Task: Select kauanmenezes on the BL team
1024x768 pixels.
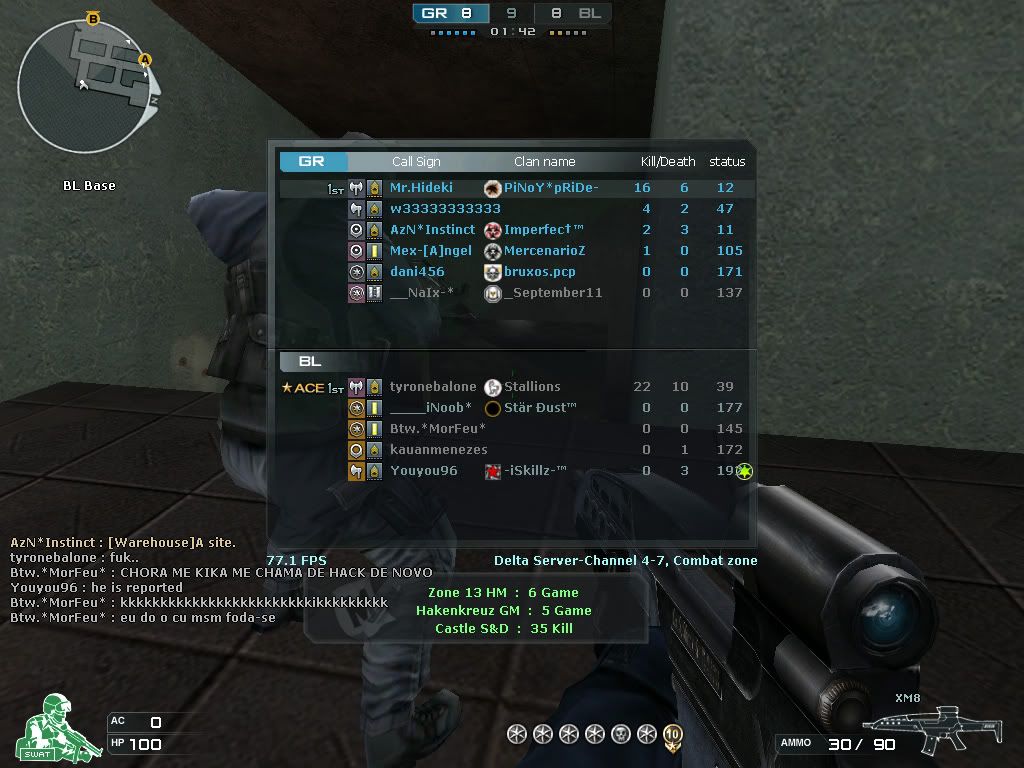Action: tap(438, 450)
